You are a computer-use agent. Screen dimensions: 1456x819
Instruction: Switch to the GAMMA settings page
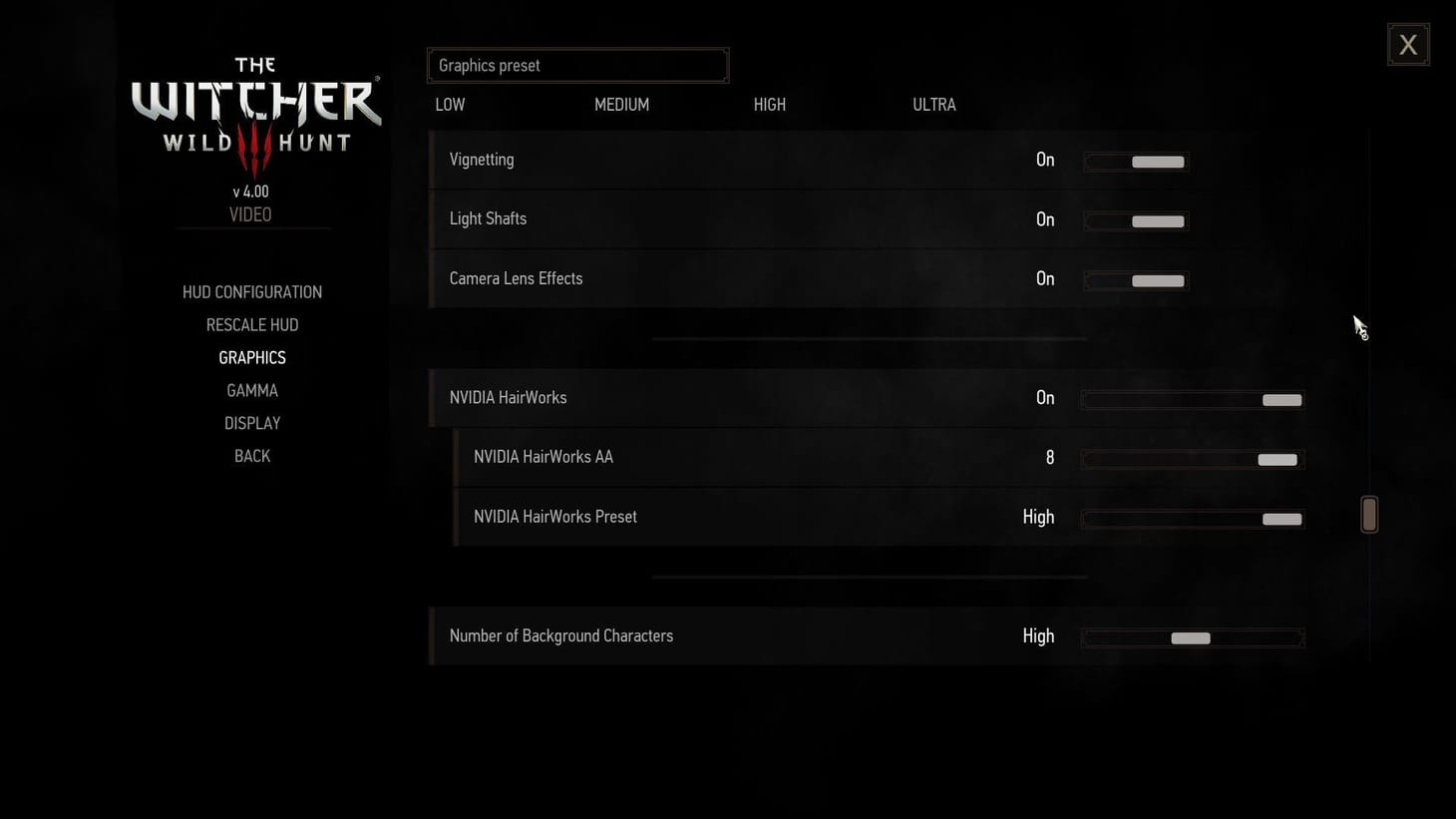[x=251, y=390]
